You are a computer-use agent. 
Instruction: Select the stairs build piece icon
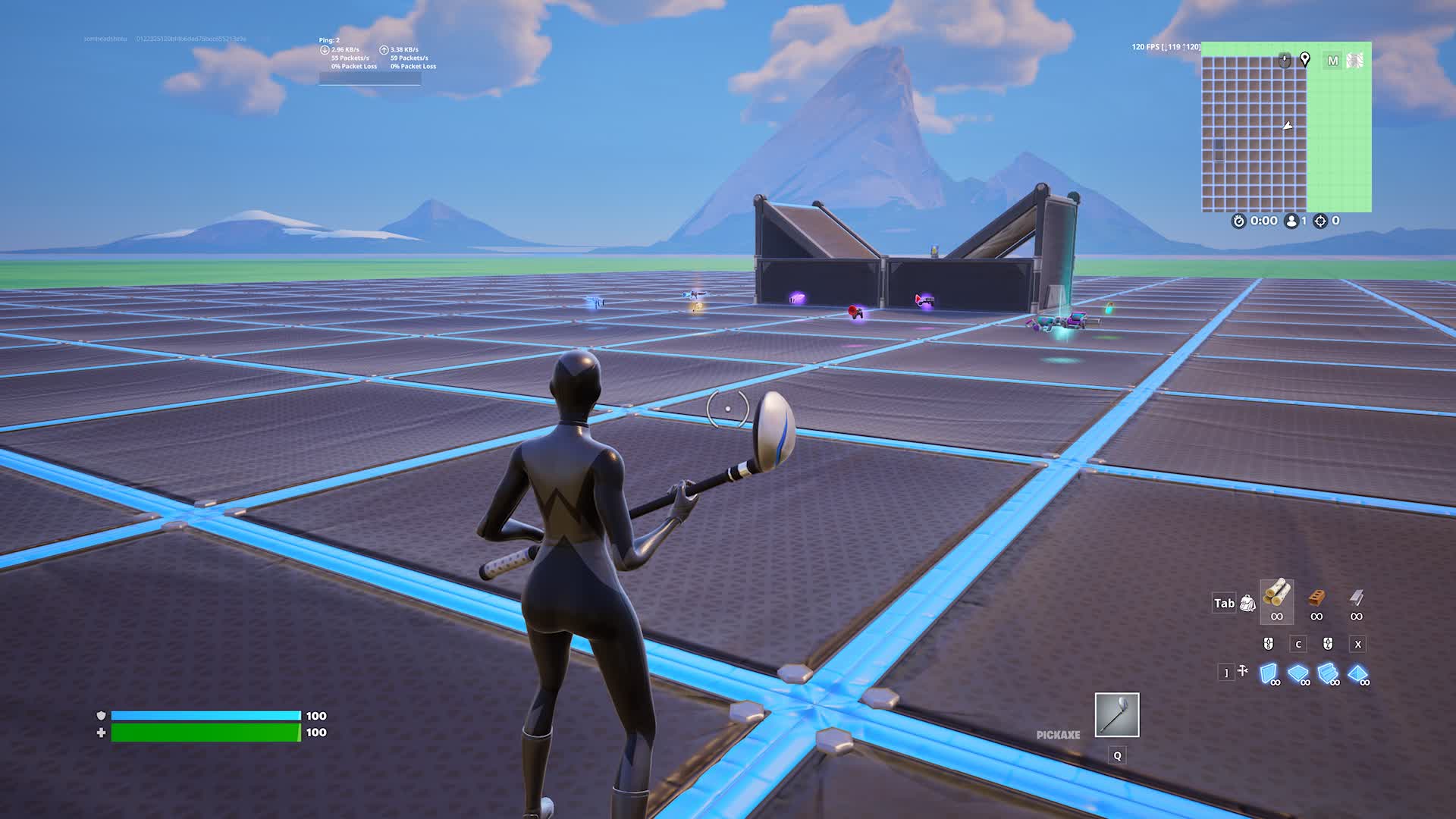pyautogui.click(x=1328, y=673)
